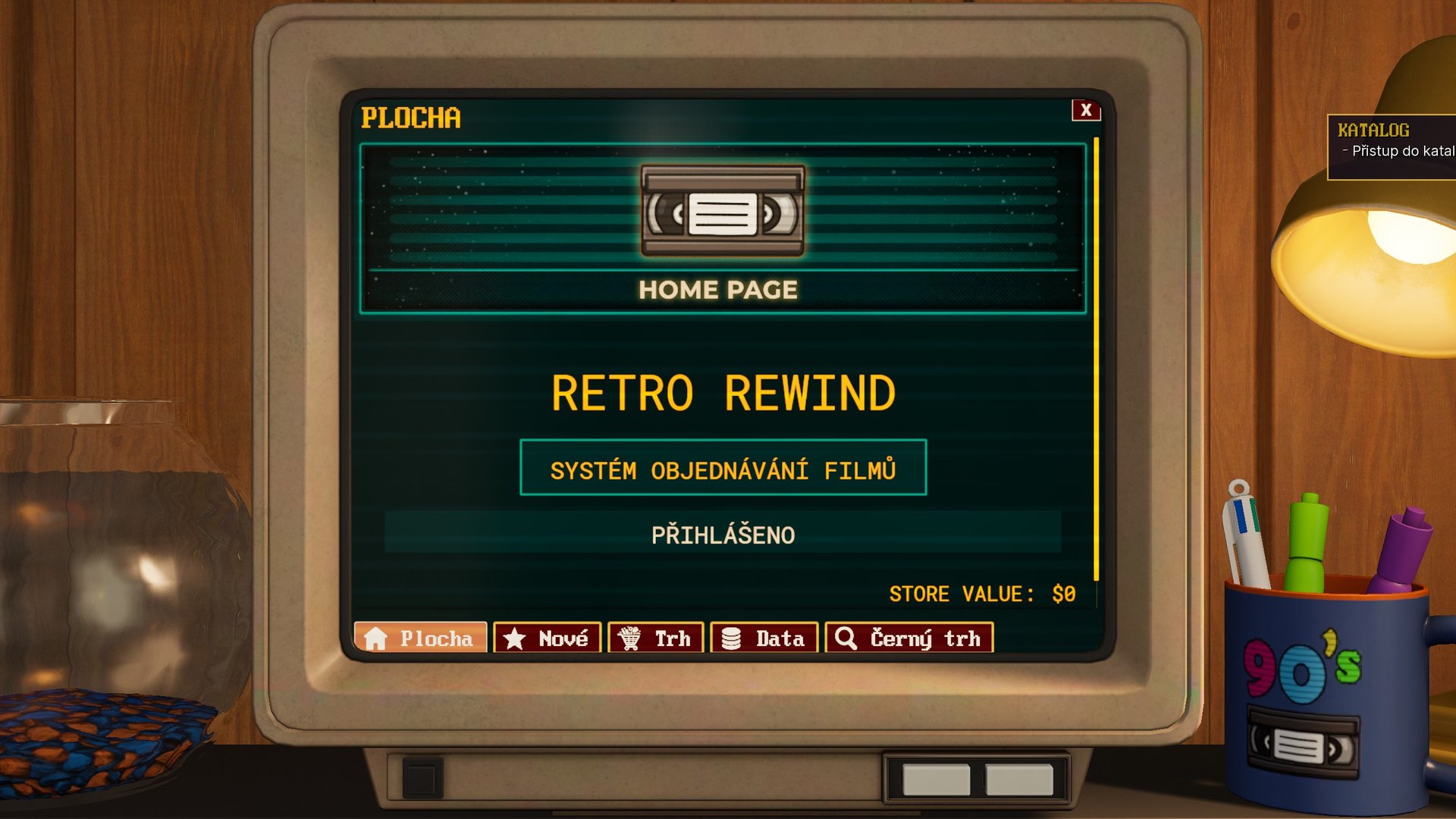Click the HOME PAGE banner
Viewport: 1456px width, 819px height.
[719, 289]
